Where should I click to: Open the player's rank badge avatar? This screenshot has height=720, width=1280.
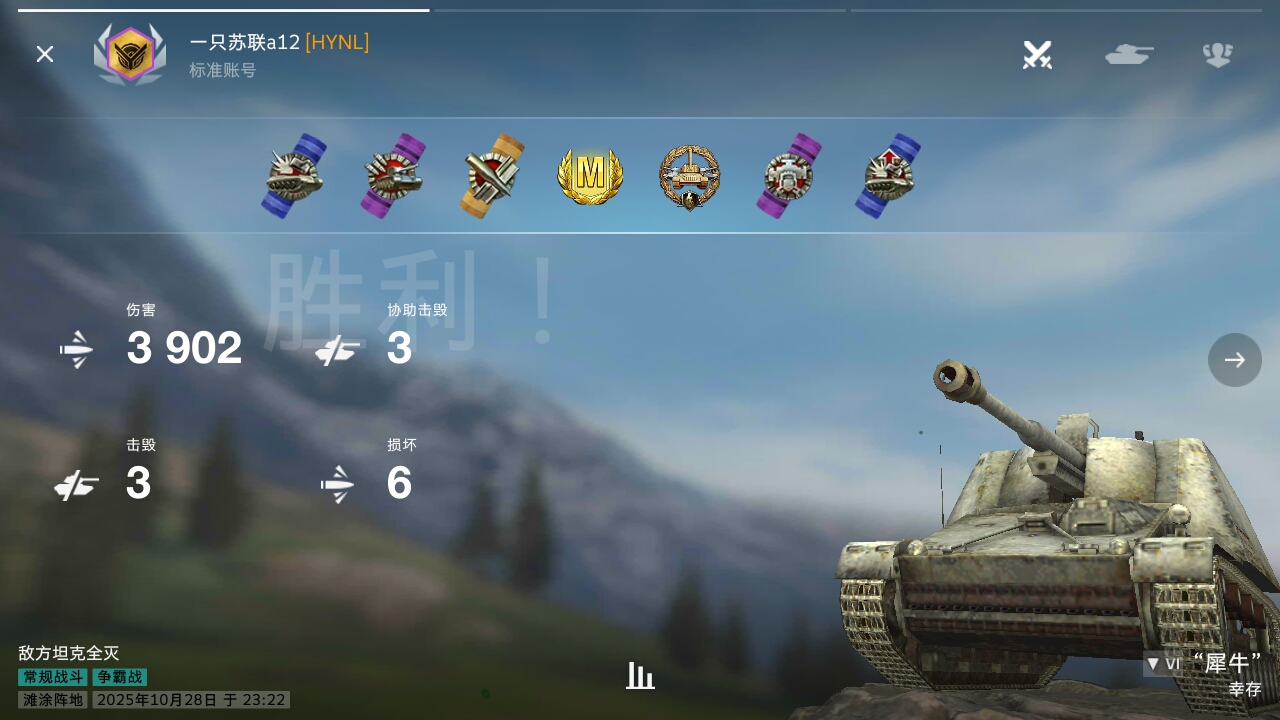(x=130, y=54)
